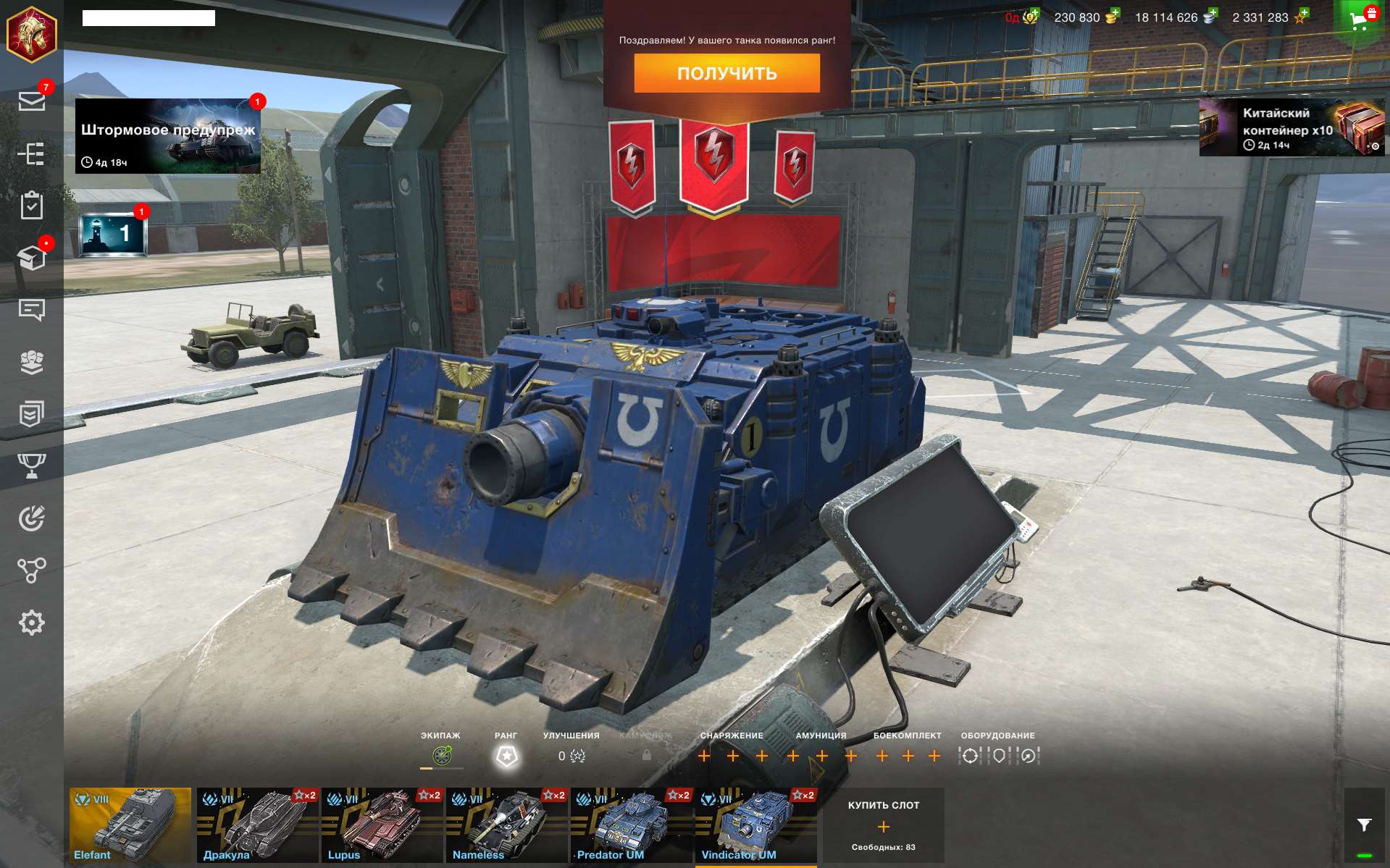The height and width of the screenshot is (868, 1390).
Task: Open game settings gear
Action: pyautogui.click(x=33, y=621)
